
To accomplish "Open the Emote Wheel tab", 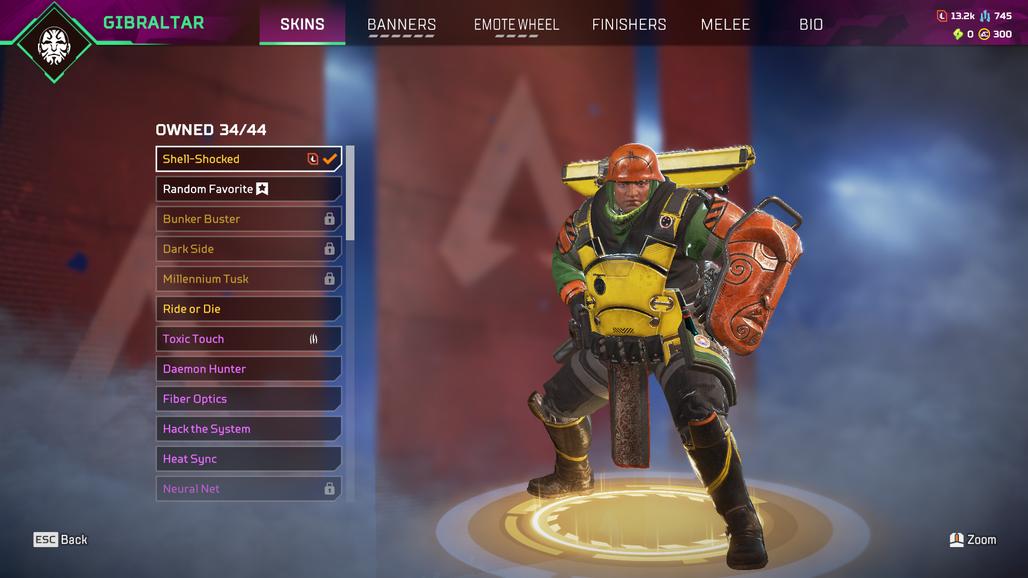I will [x=516, y=24].
